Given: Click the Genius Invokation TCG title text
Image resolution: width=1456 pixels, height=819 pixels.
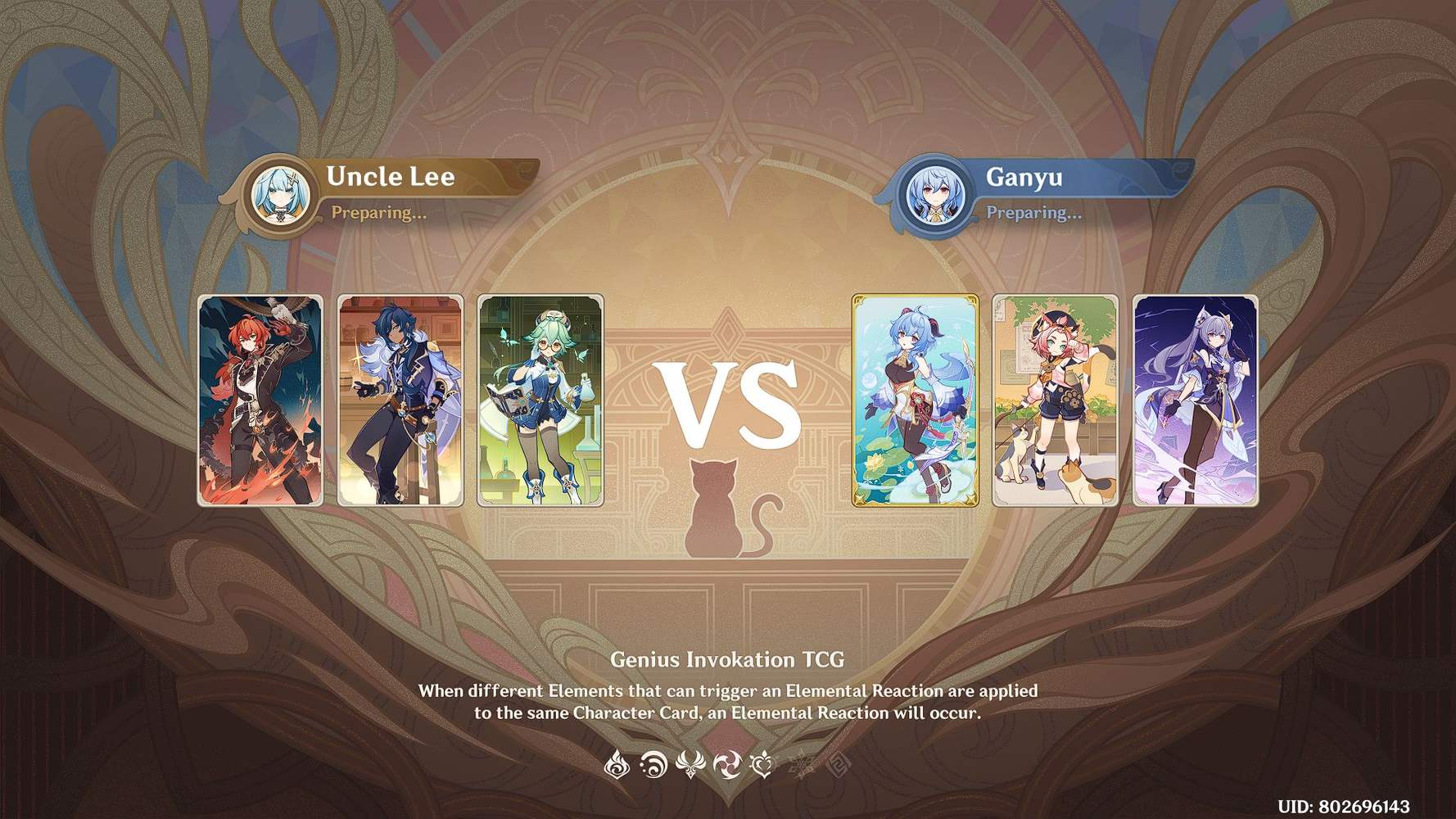Looking at the screenshot, I should [728, 659].
